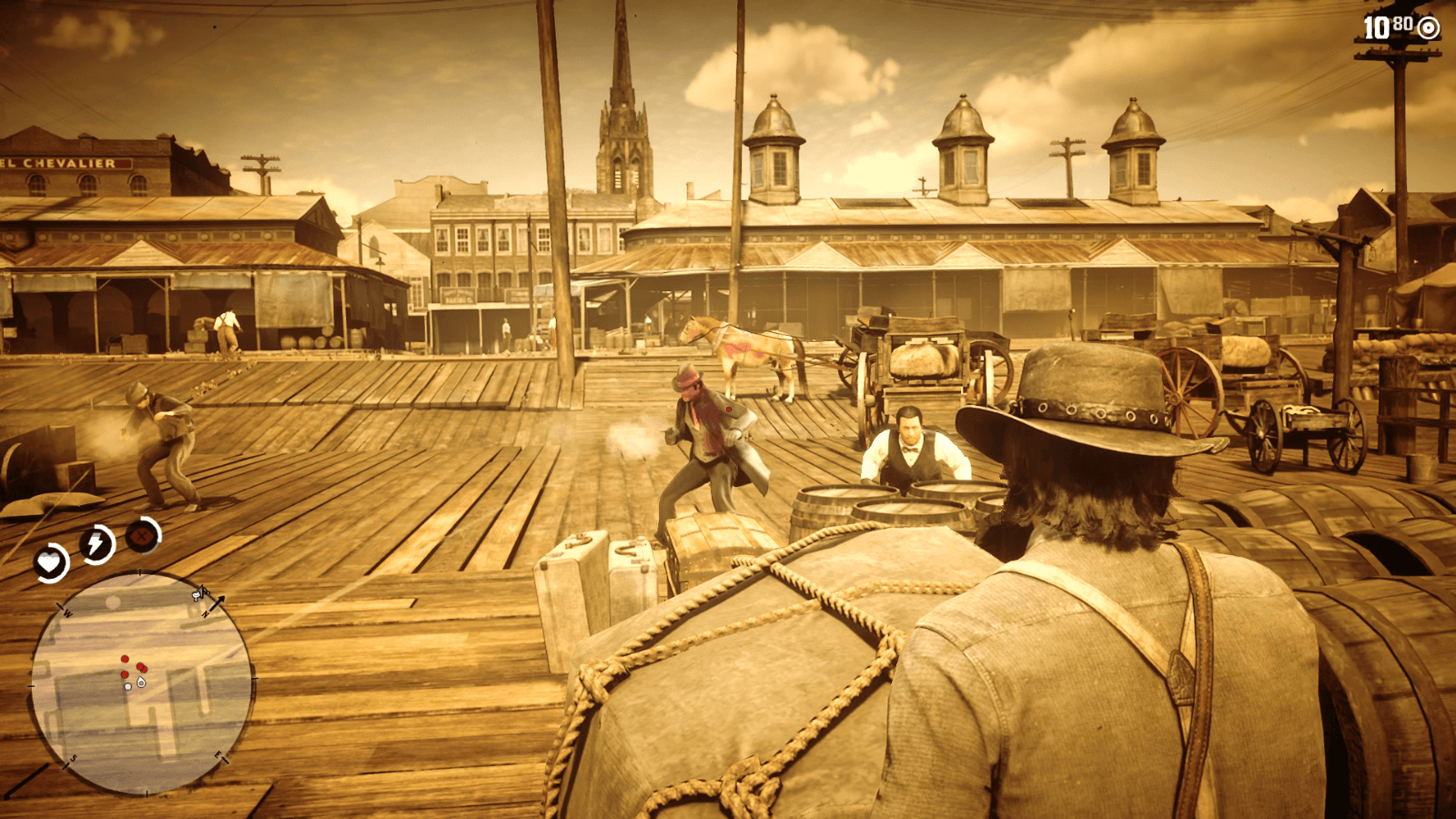Select the boat marker on the minimap edge

point(198,594)
